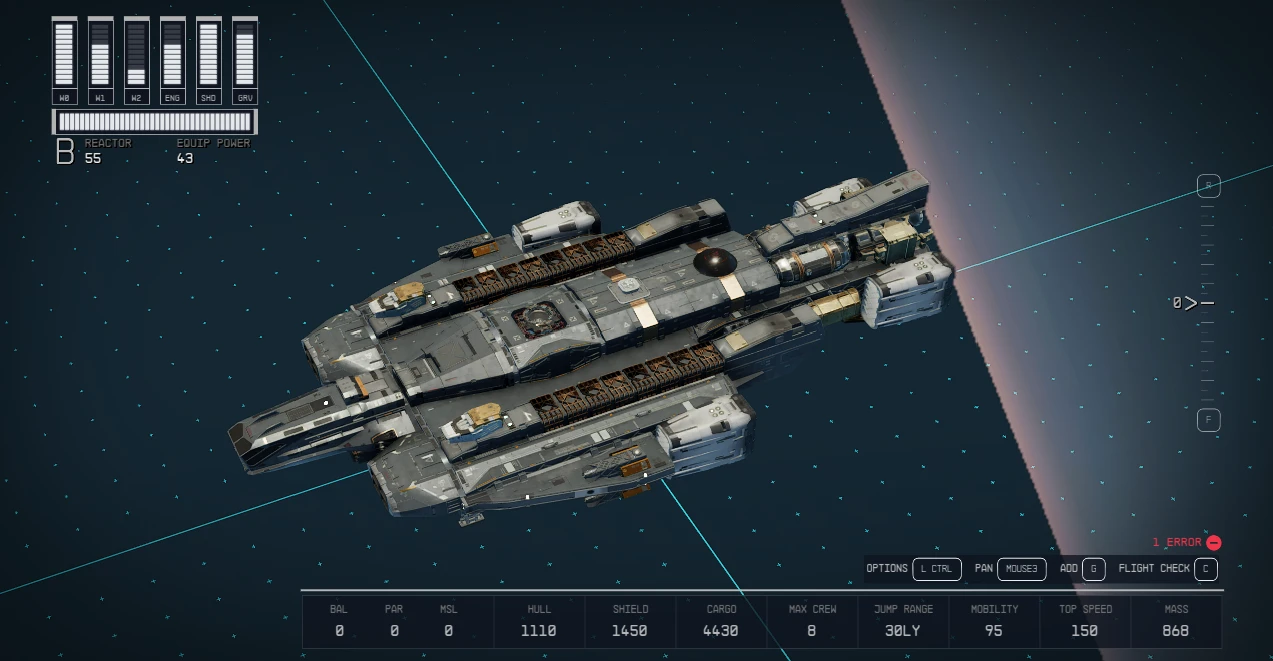
Task: Show the red 1 Error warning
Action: (x=1186, y=542)
